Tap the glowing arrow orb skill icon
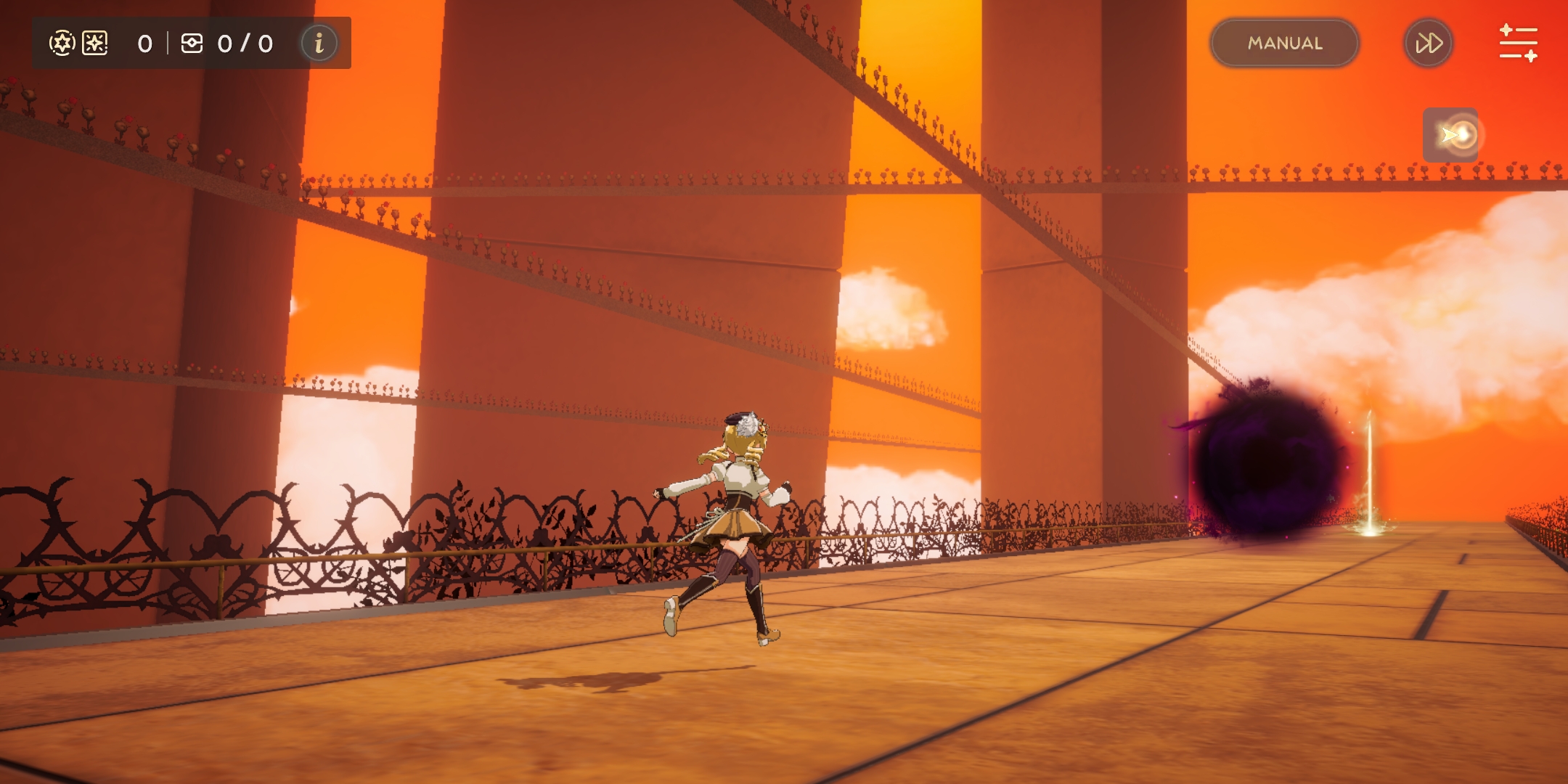The height and width of the screenshot is (784, 1568). (1452, 135)
